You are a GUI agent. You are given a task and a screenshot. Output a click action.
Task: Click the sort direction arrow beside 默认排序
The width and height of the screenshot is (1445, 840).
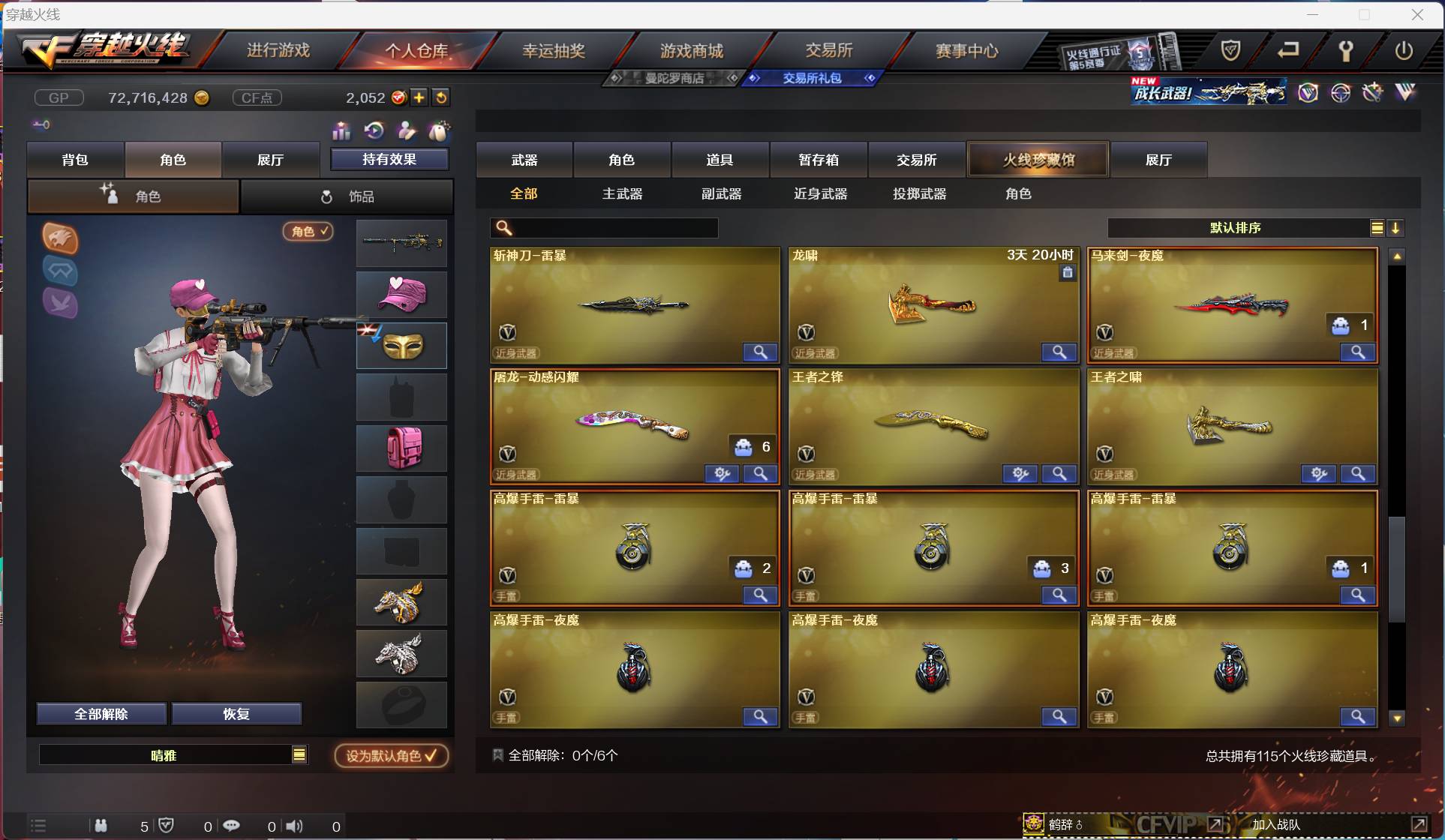1397,228
